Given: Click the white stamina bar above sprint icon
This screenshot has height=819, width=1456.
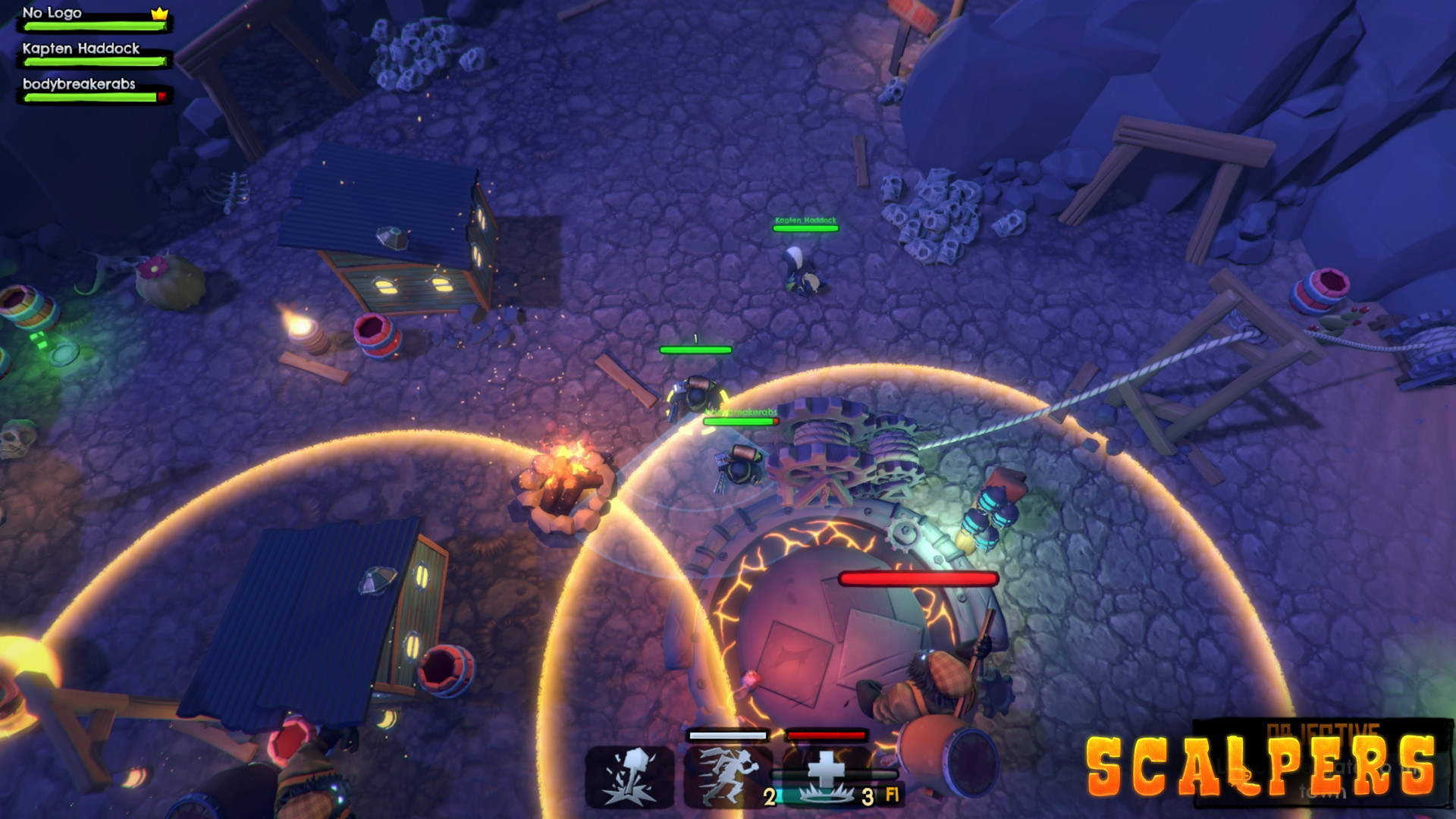Looking at the screenshot, I should [x=728, y=735].
